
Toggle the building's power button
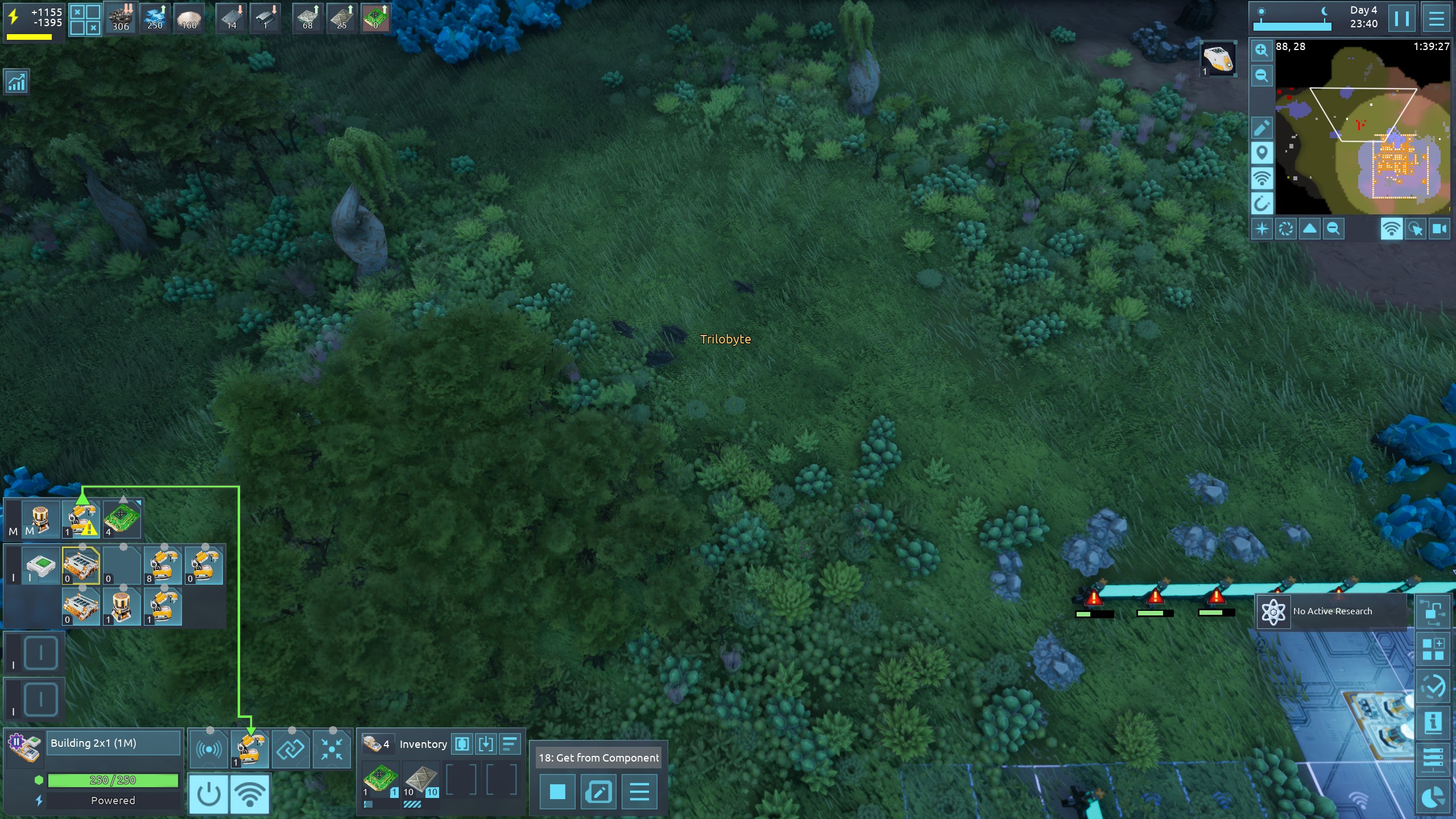pos(208,794)
